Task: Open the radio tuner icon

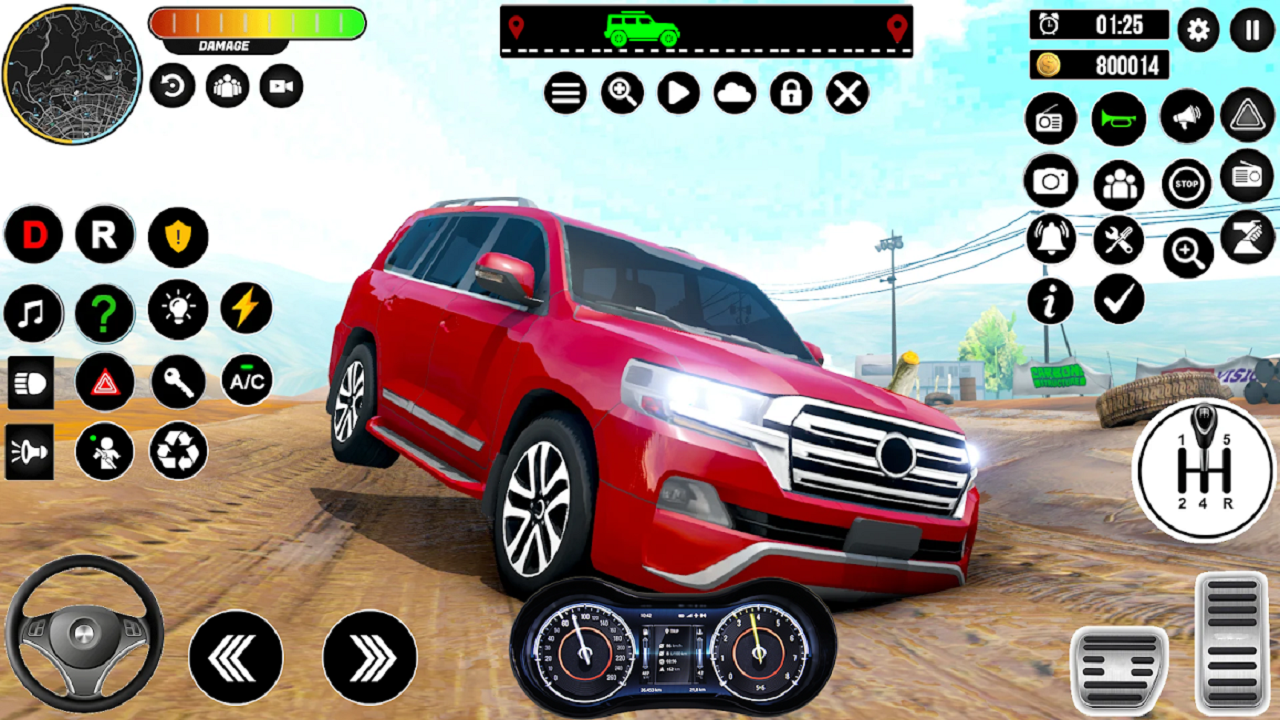Action: point(1050,118)
